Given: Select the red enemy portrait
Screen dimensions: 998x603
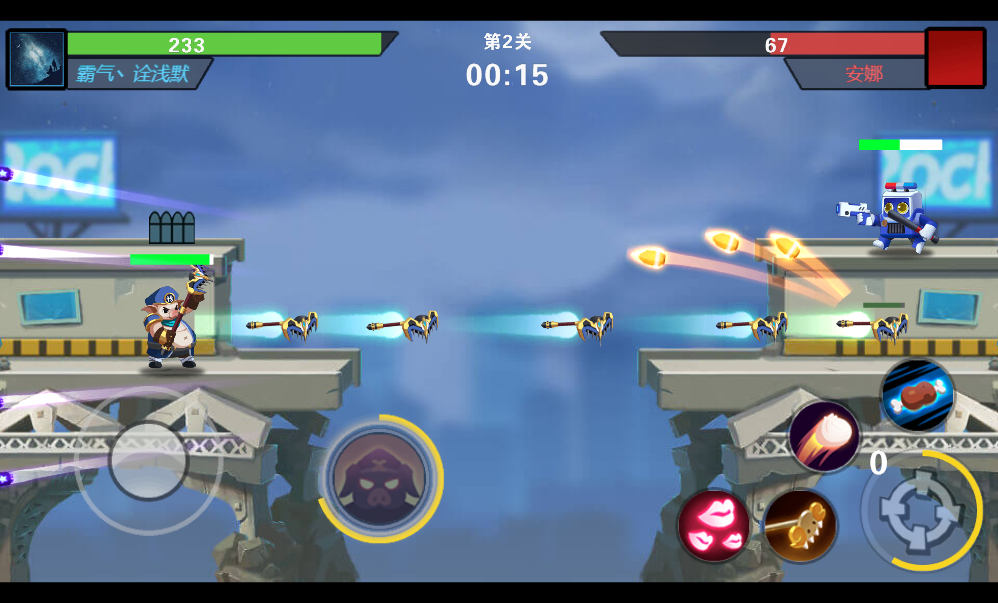Looking at the screenshot, I should point(955,58).
